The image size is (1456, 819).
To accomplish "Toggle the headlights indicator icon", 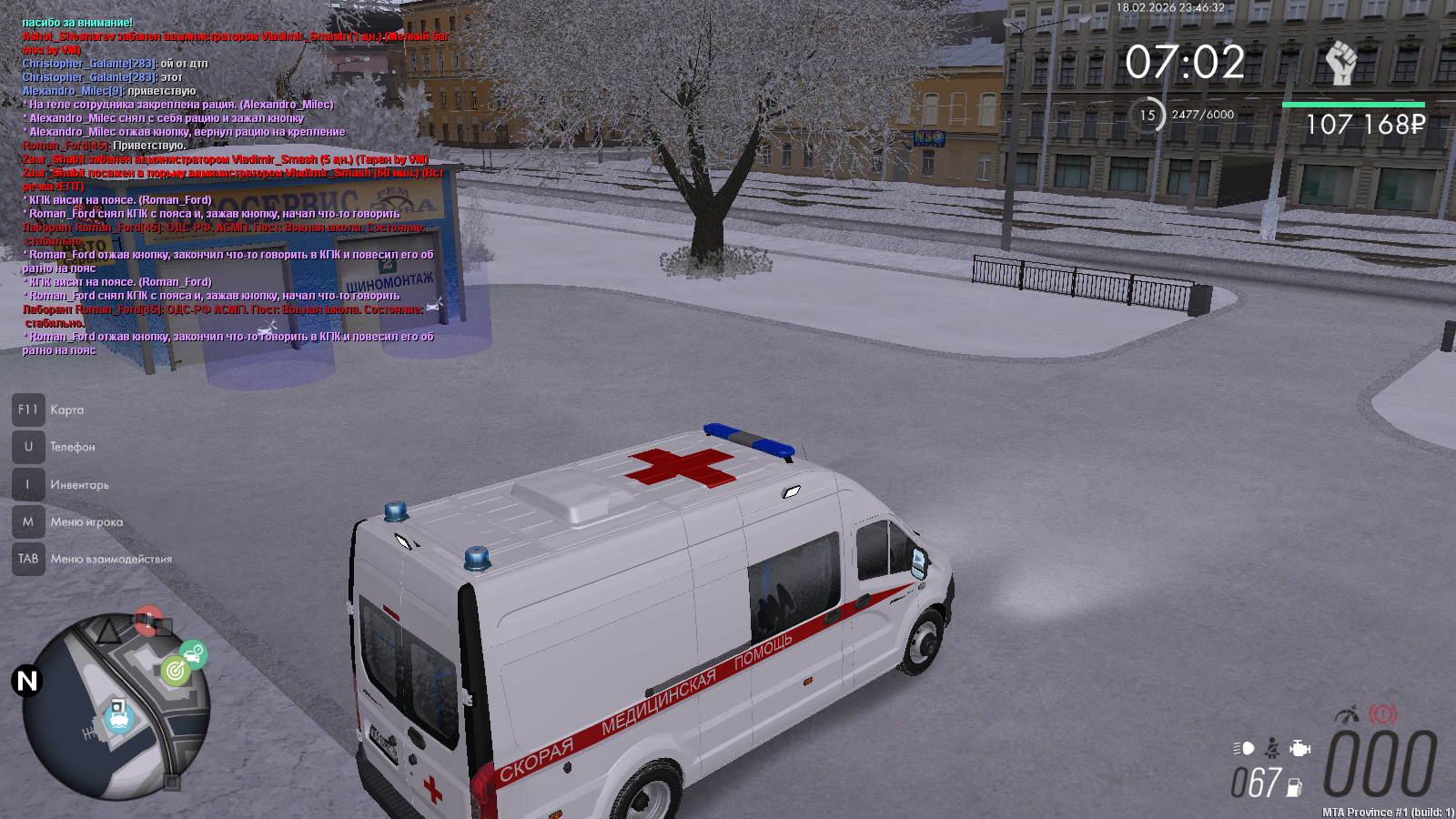I will [x=1243, y=749].
